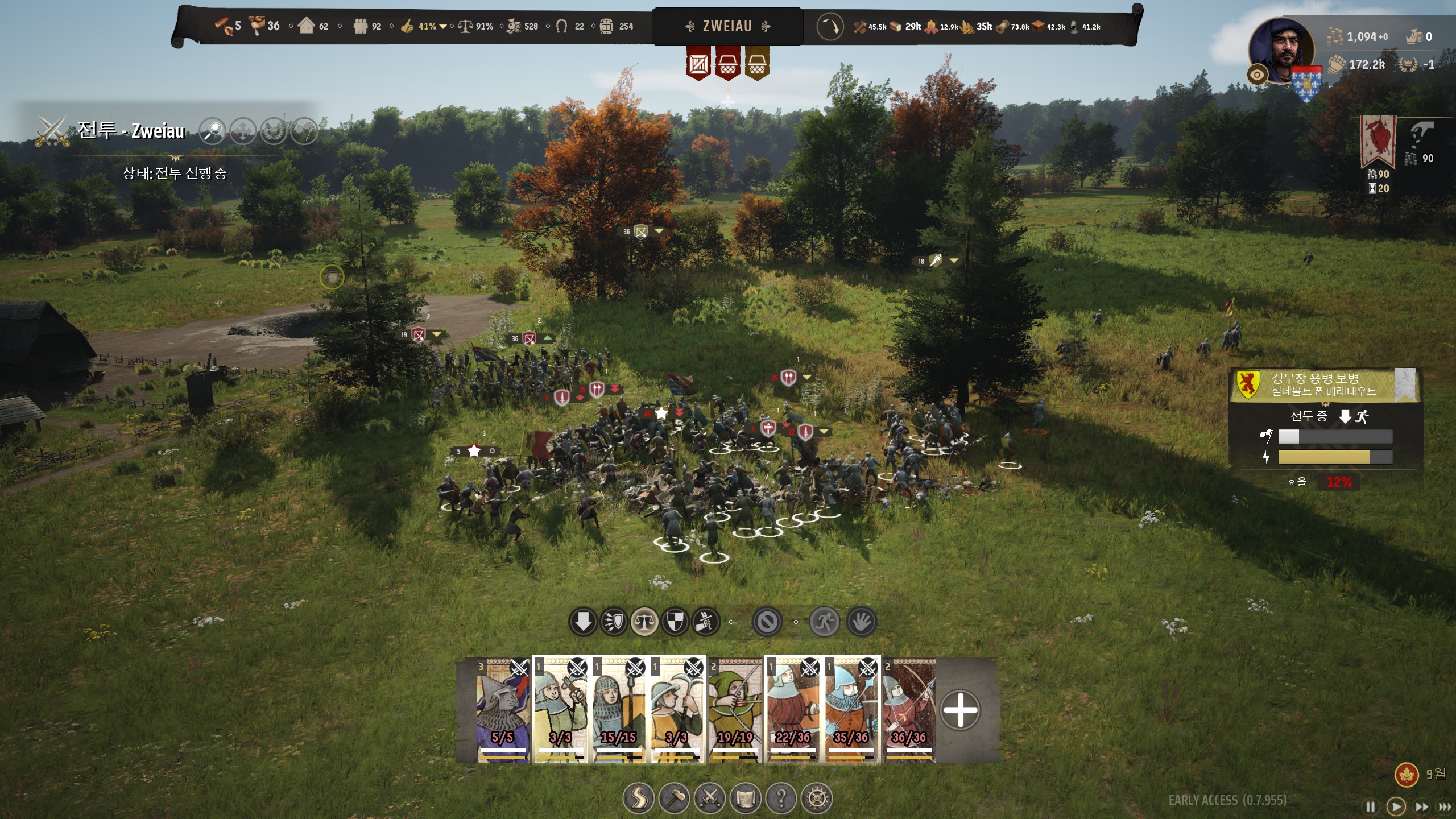1456x819 pixels.
Task: Open the crossed swords army menu
Action: (710, 799)
